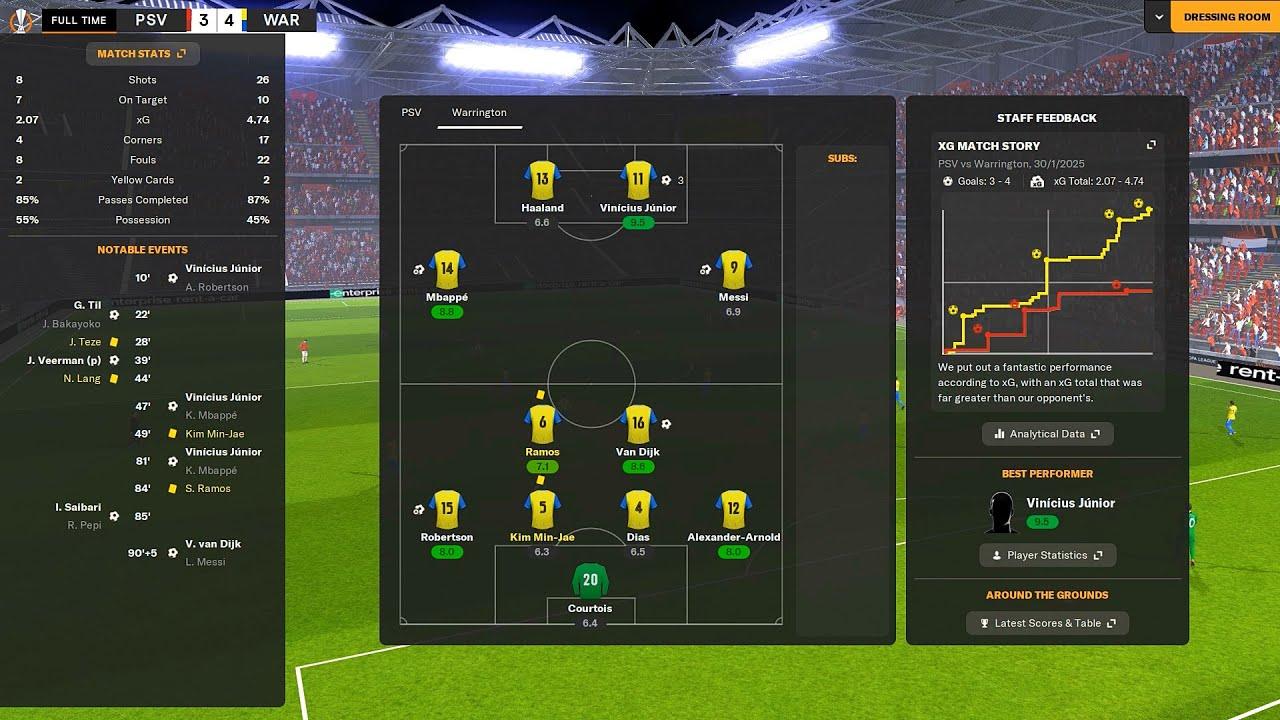
Task: Switch to the PSV lineup tab
Action: (411, 113)
